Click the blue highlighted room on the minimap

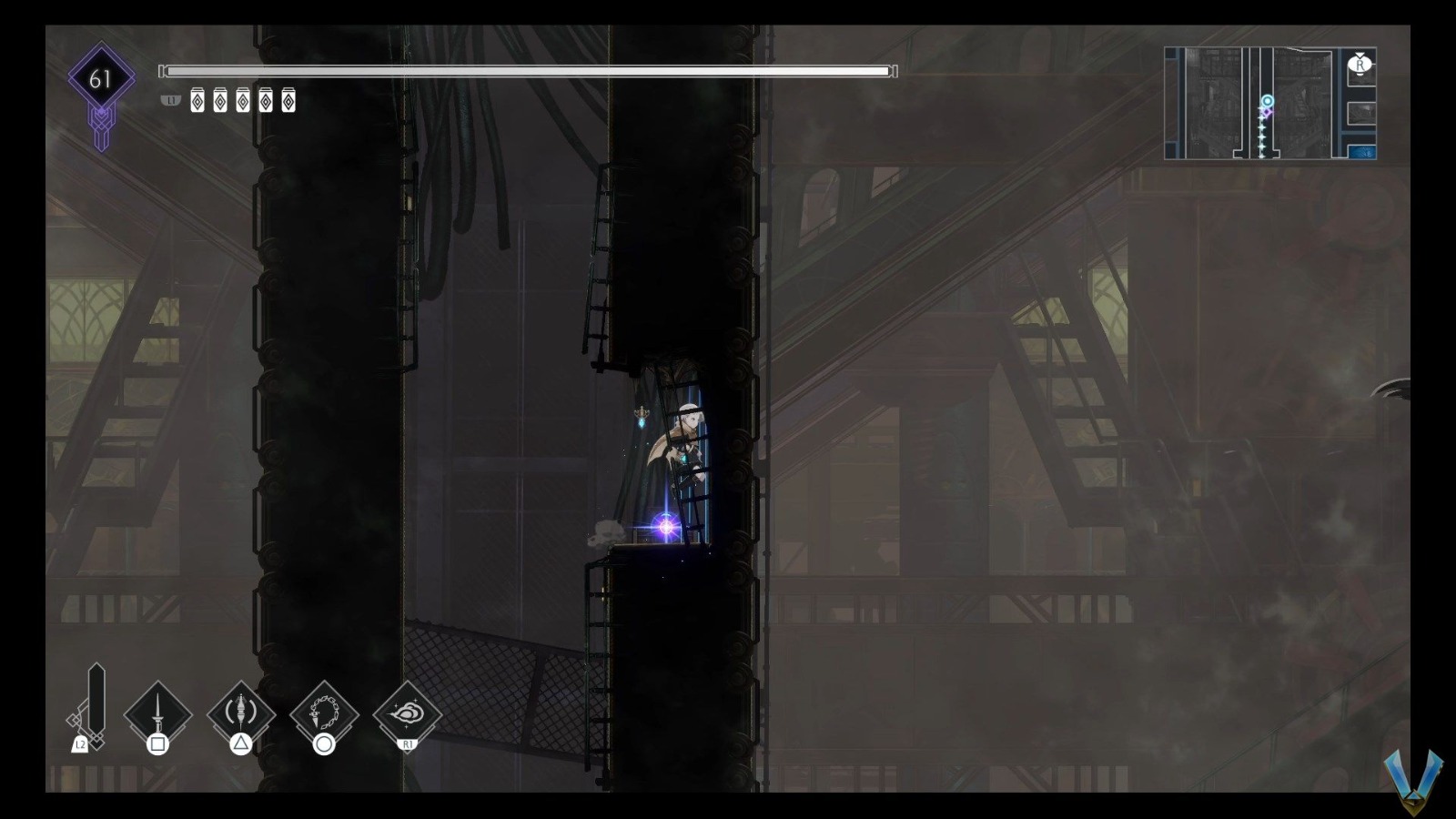(1363, 152)
